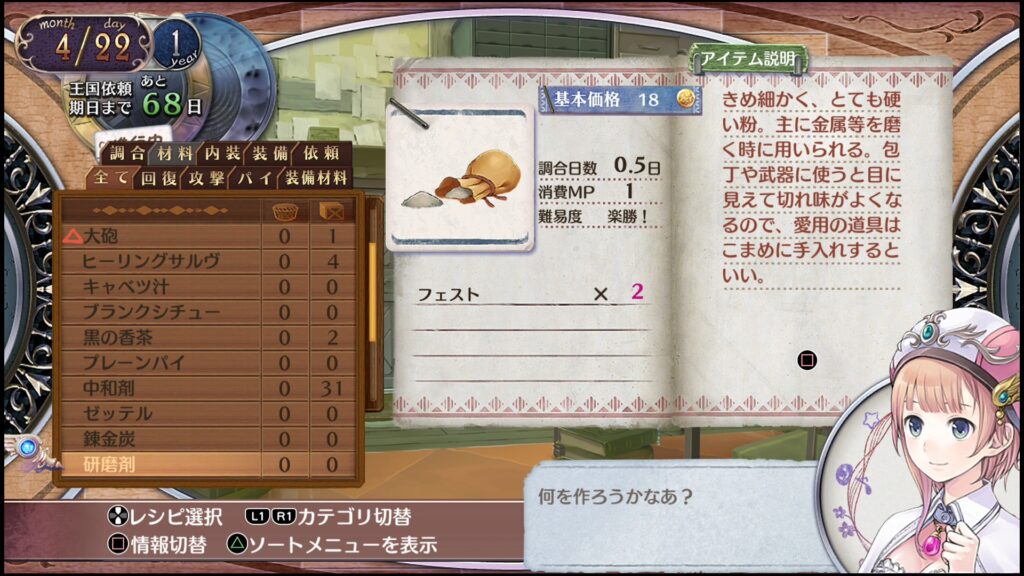Filter recipes by 回復 category
The width and height of the screenshot is (1024, 576).
158,179
